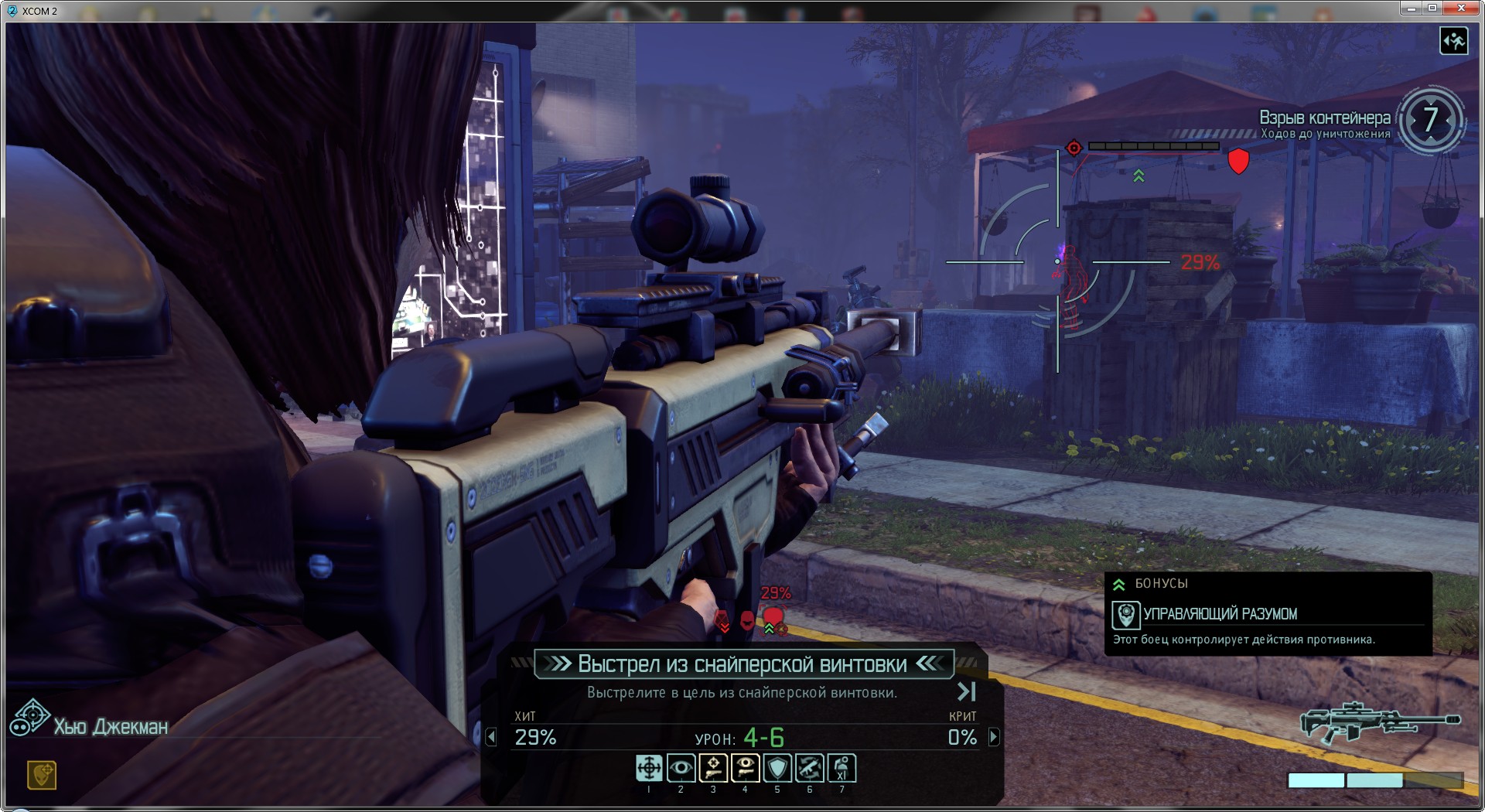This screenshot has height=812, width=1485.
Task: Select soldier Хью Джекман's class icon
Action: 29,718
